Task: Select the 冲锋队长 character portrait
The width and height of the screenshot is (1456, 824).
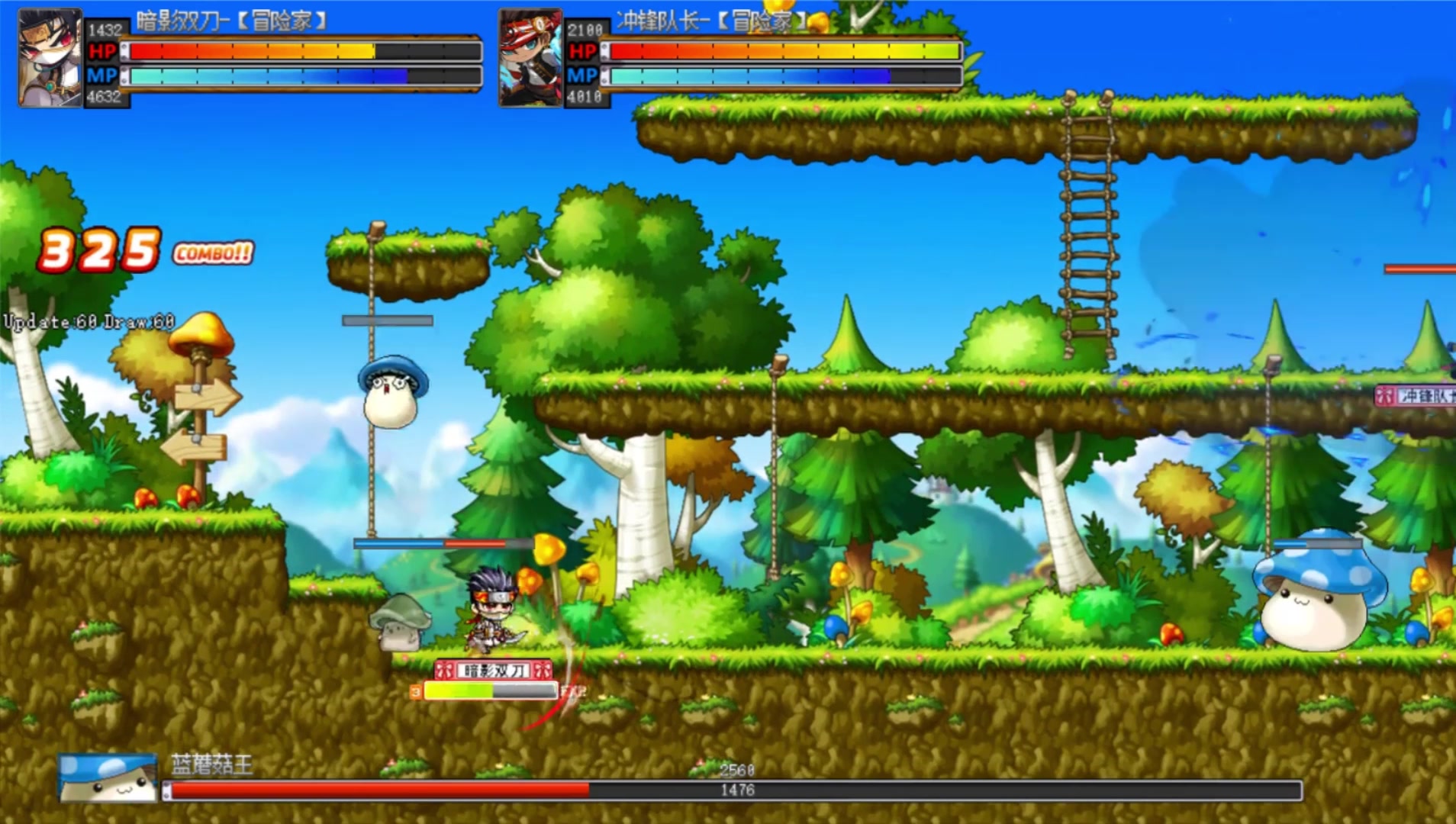Action: pyautogui.click(x=530, y=58)
